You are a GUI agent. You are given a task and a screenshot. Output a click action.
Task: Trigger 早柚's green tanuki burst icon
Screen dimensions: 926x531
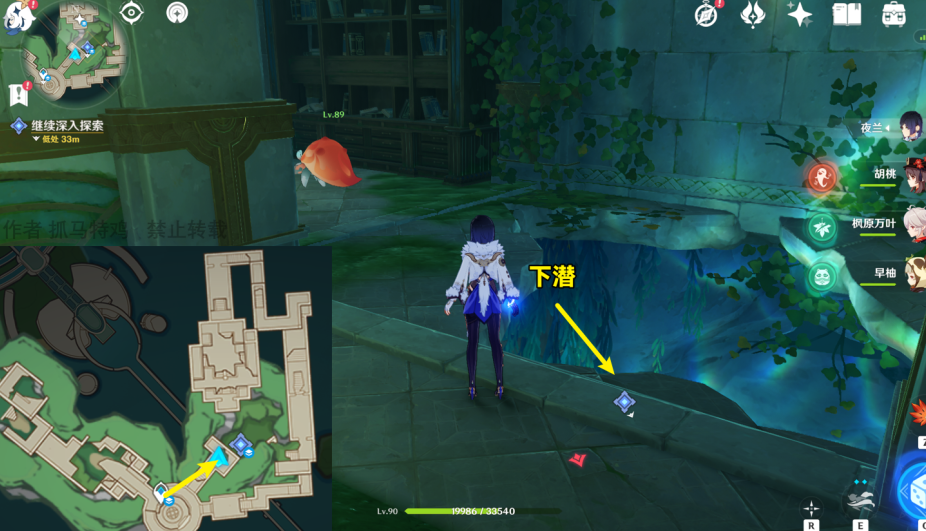(x=822, y=274)
